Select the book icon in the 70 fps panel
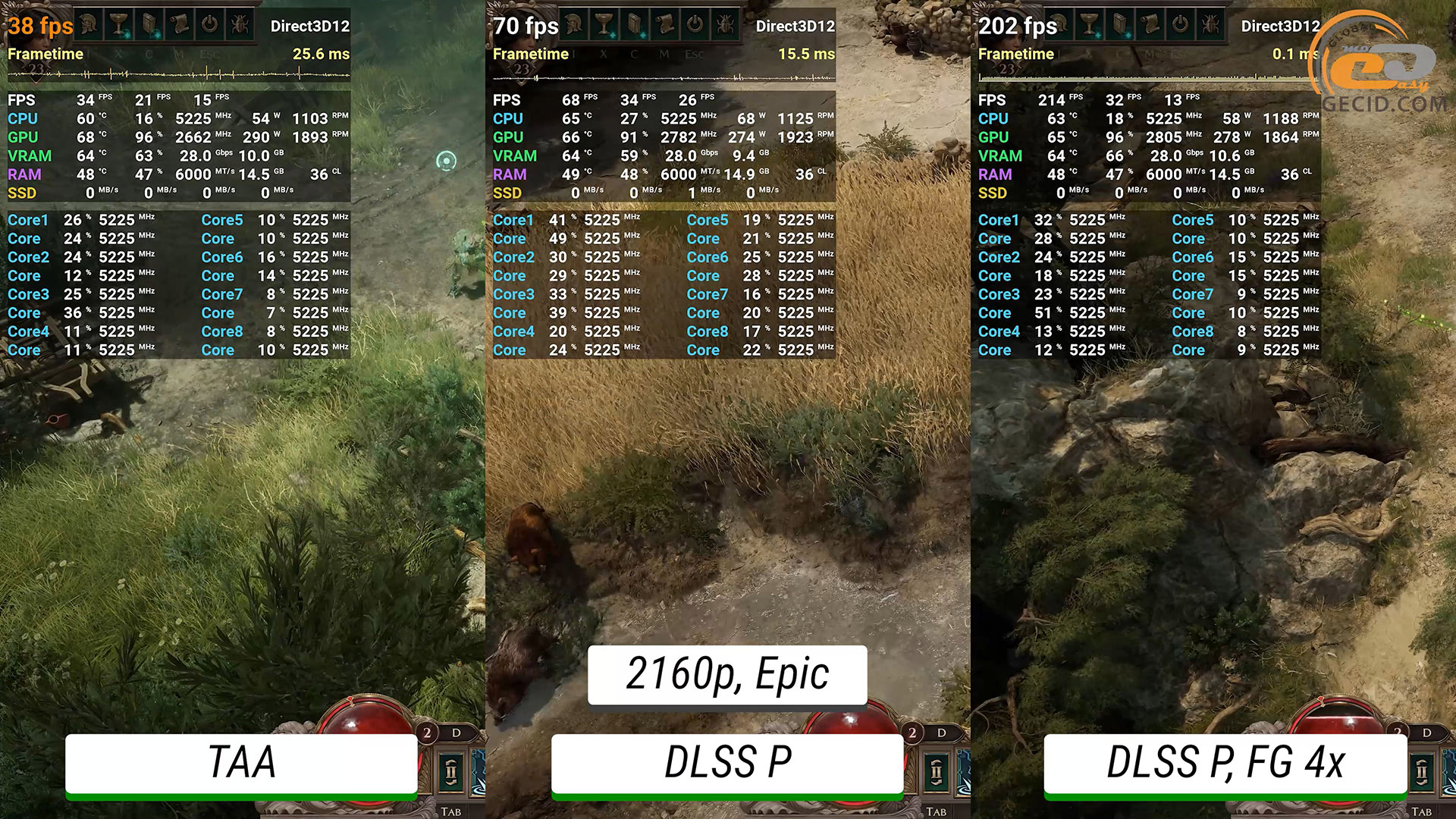 635,25
